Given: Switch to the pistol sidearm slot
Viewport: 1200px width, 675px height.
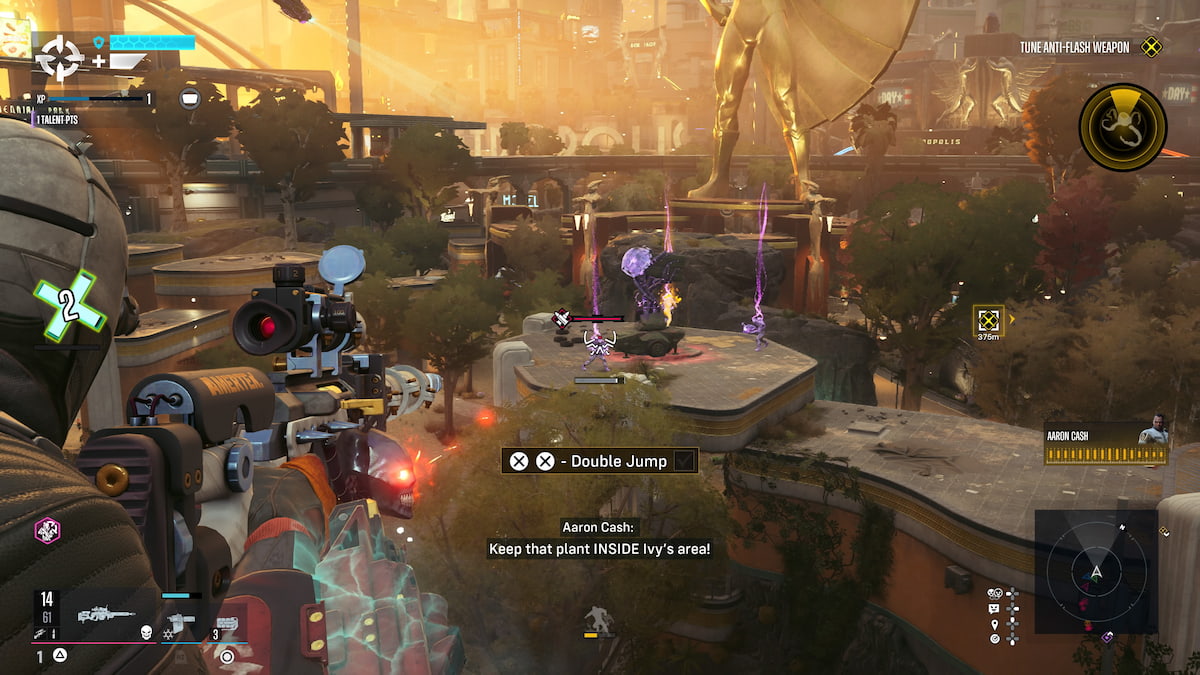Looking at the screenshot, I should coord(182,621).
